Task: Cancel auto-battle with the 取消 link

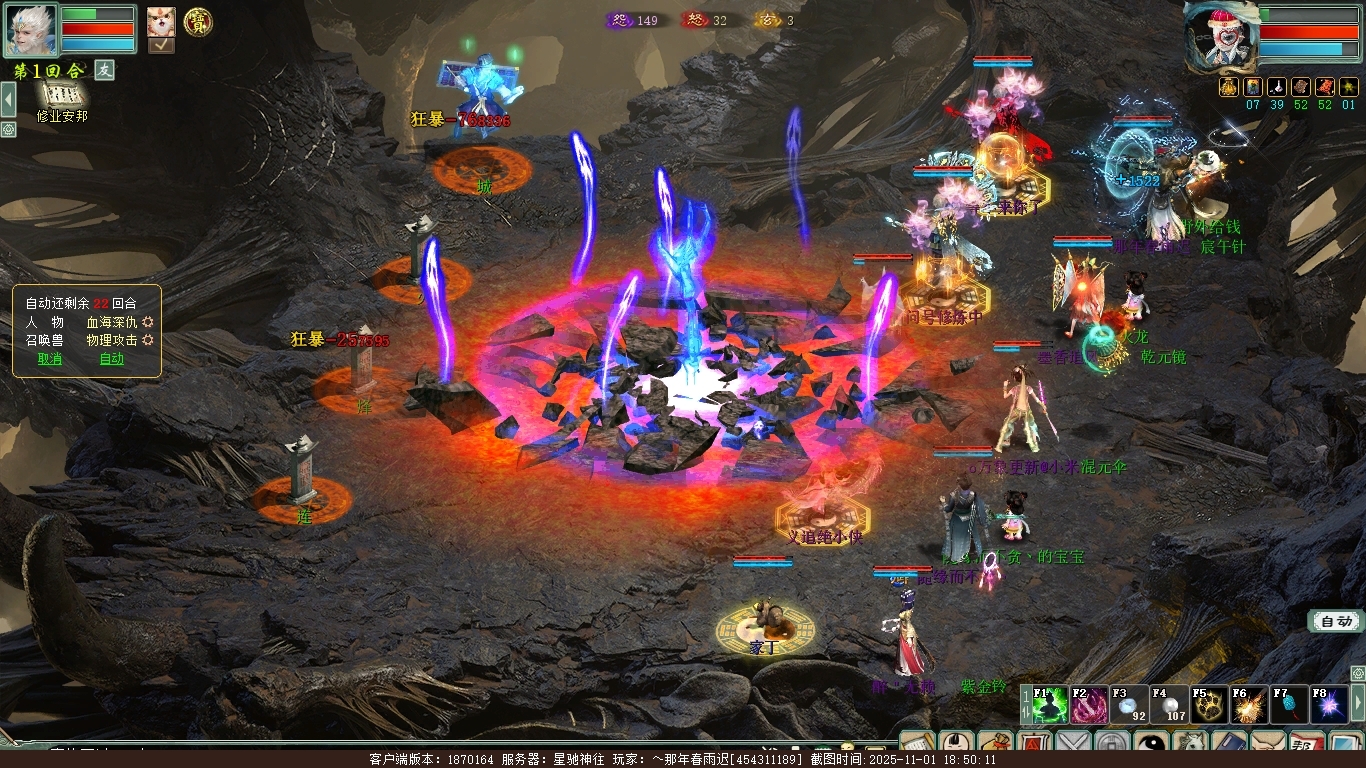Action: click(49, 359)
